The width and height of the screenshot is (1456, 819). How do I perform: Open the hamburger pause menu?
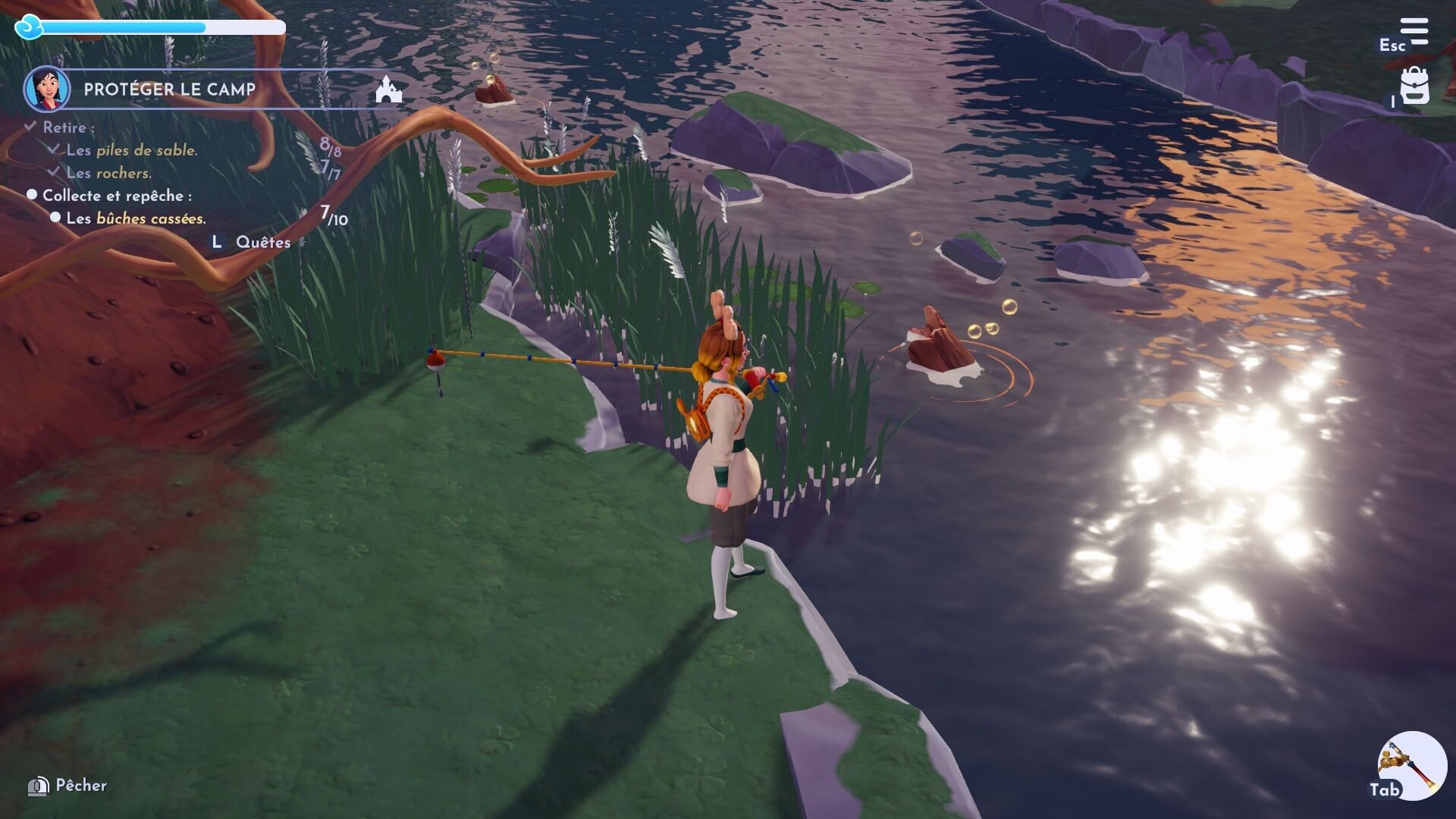click(1414, 33)
